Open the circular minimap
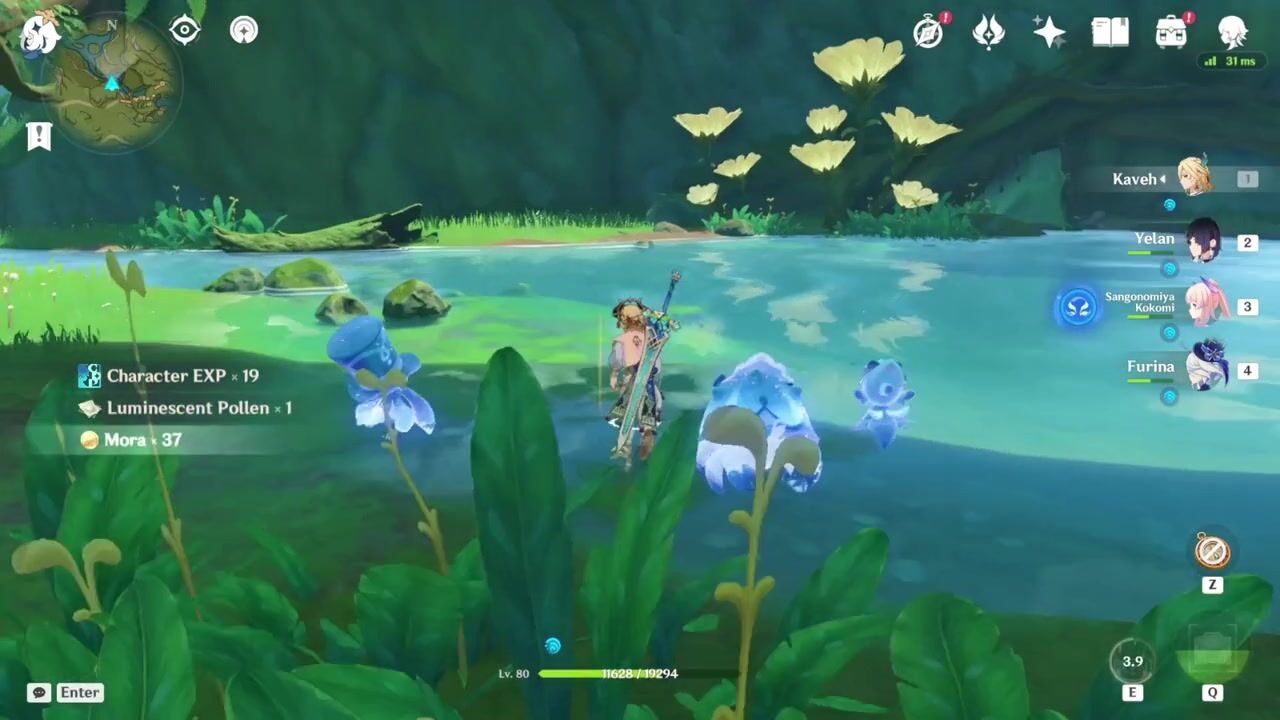1280x720 pixels. pyautogui.click(x=116, y=84)
